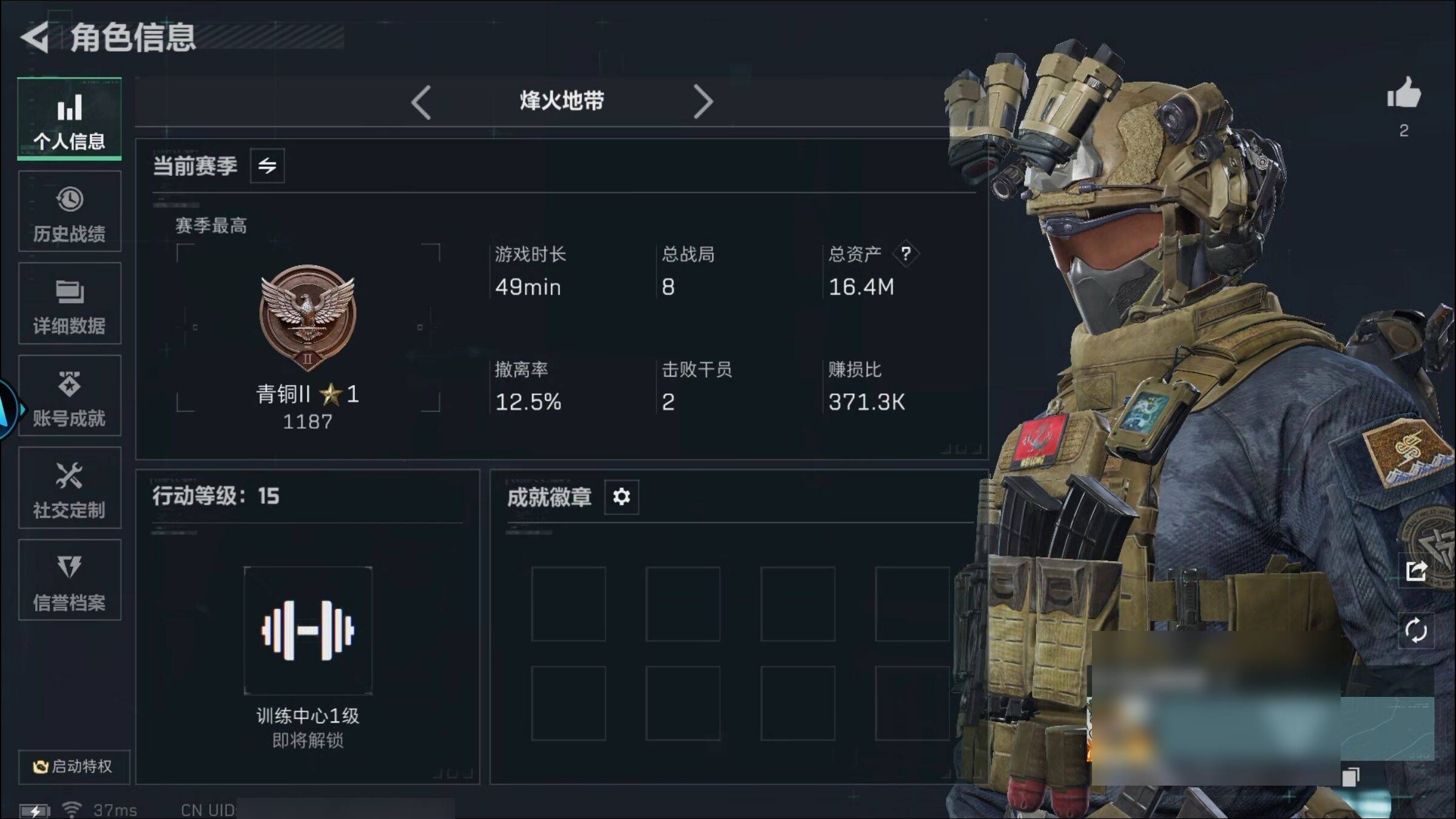Viewport: 1456px width, 819px height.
Task: Show the 详细数据 tab
Action: 69,304
